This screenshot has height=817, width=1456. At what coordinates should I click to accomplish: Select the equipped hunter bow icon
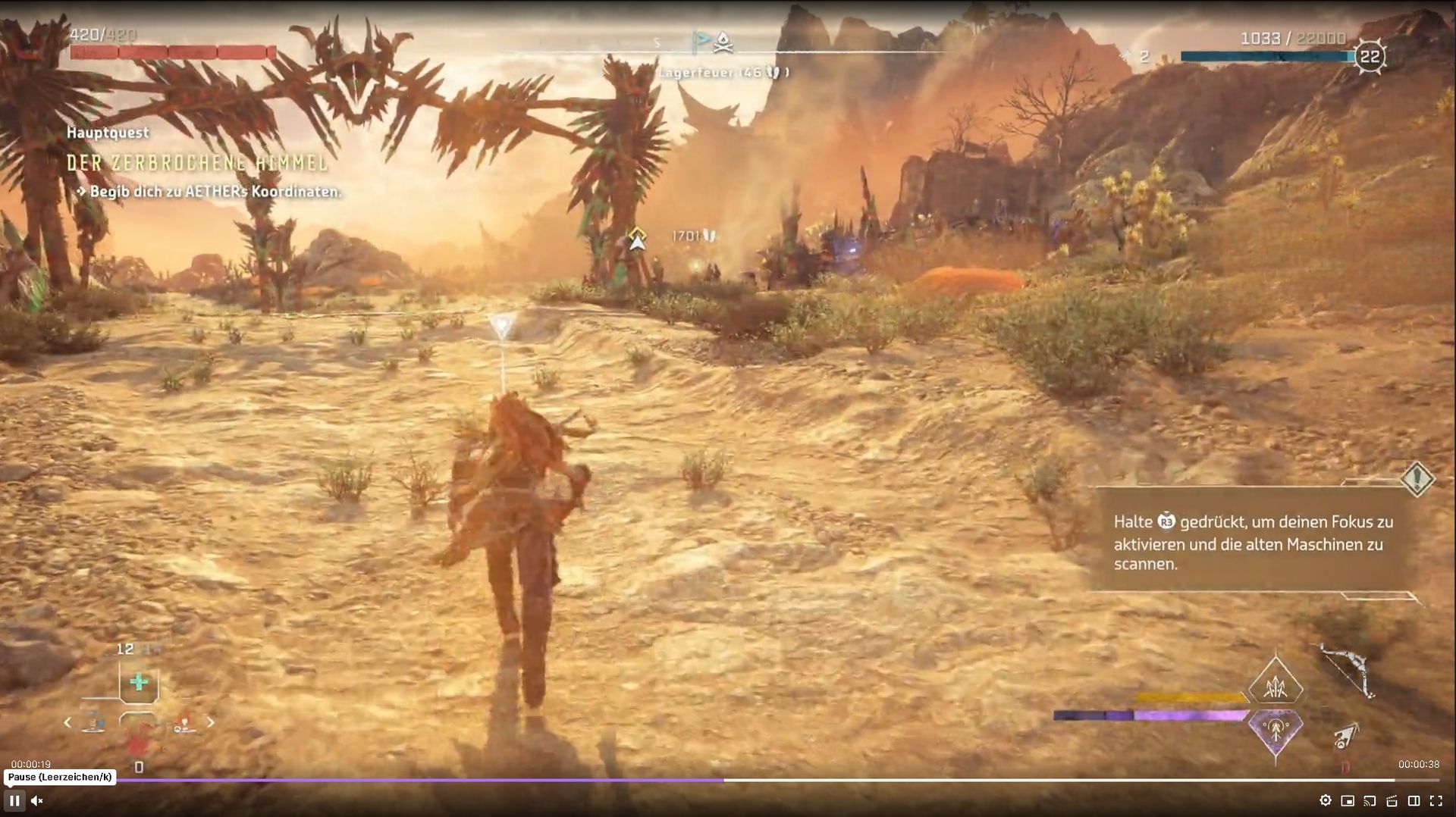1348,670
